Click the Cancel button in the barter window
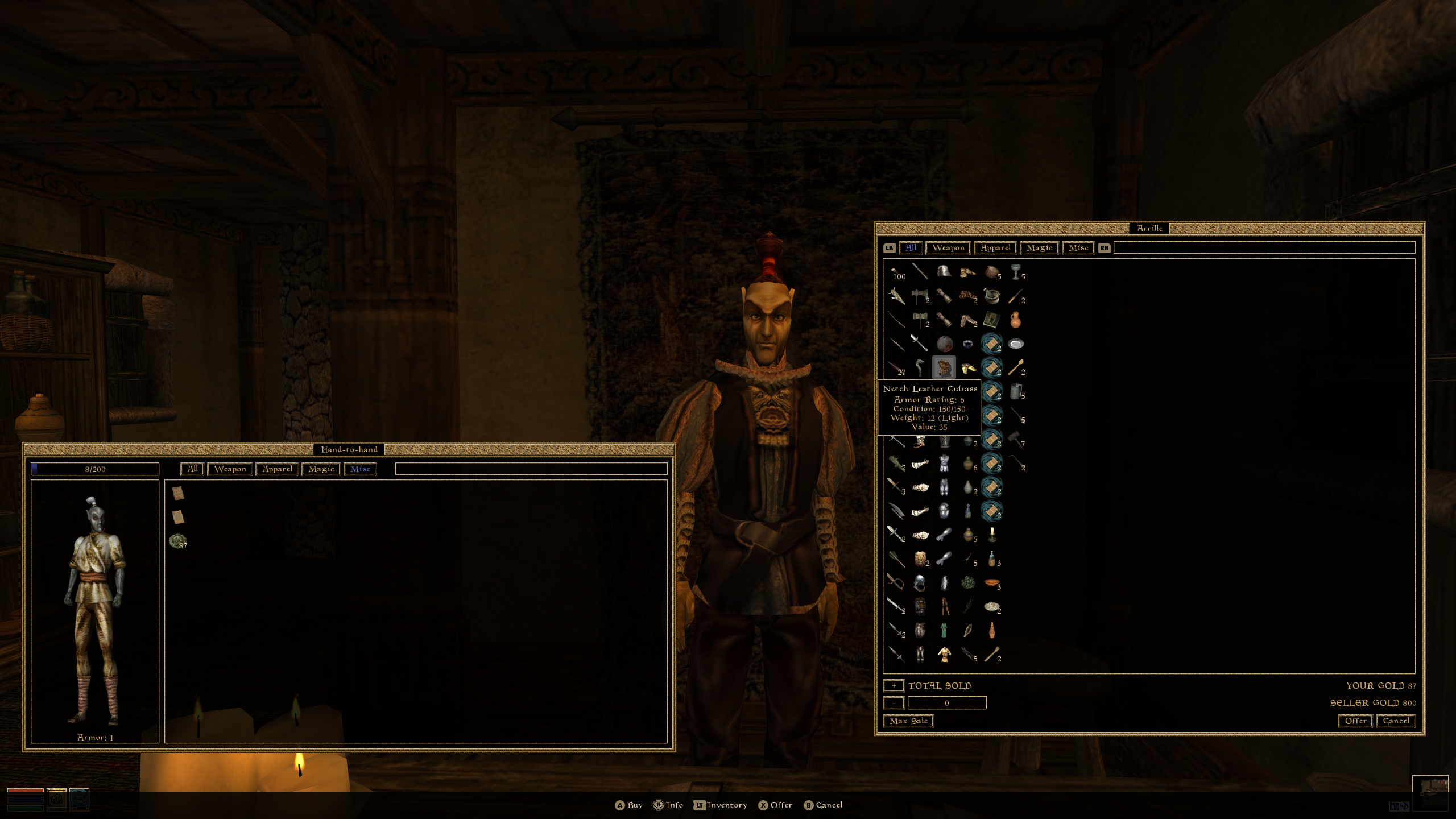Image resolution: width=1456 pixels, height=819 pixels. coord(1395,721)
